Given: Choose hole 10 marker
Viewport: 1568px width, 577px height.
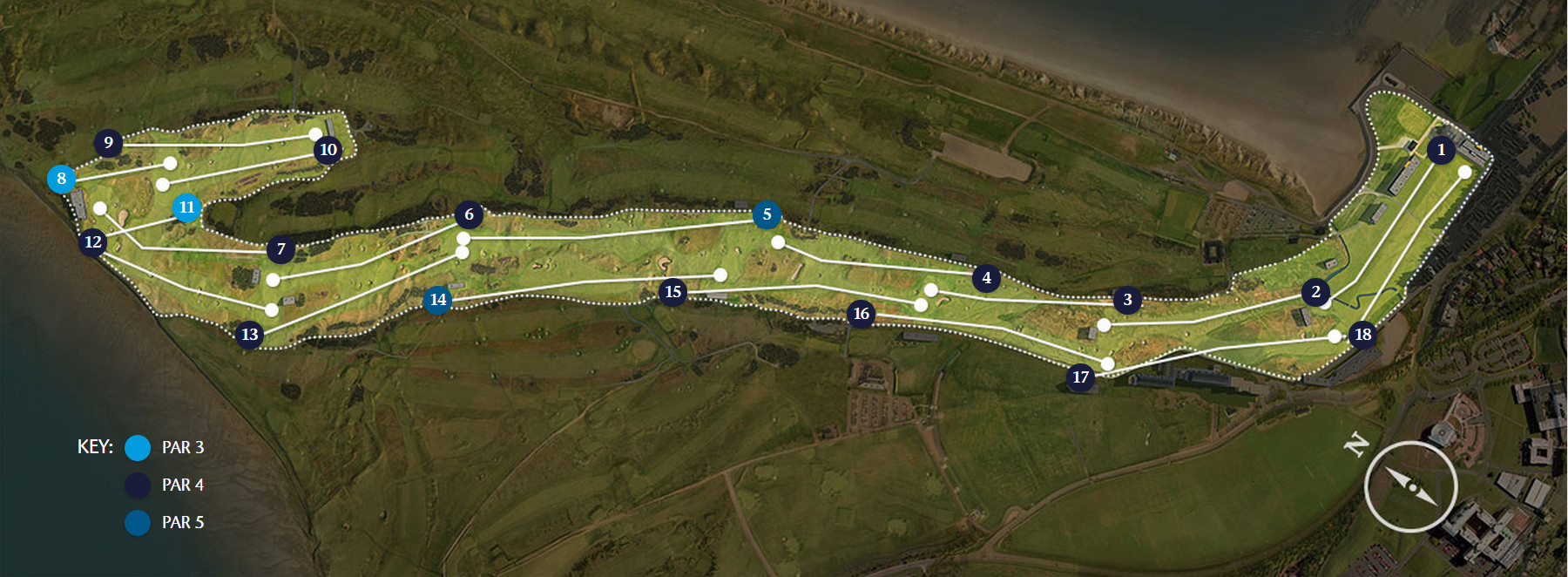Looking at the screenshot, I should (328, 150).
